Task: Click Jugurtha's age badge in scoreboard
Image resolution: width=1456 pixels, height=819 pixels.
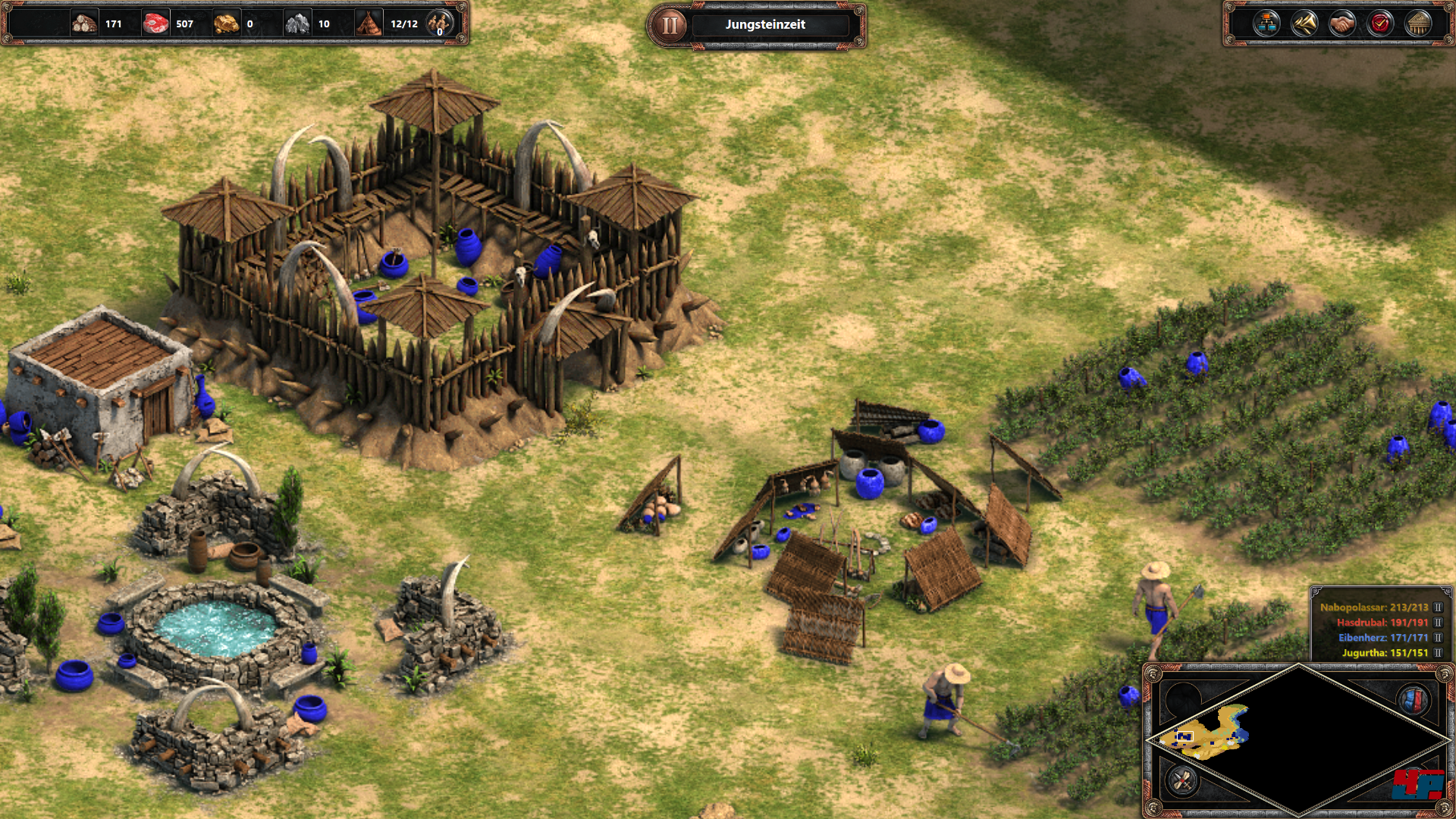Action: (1438, 653)
